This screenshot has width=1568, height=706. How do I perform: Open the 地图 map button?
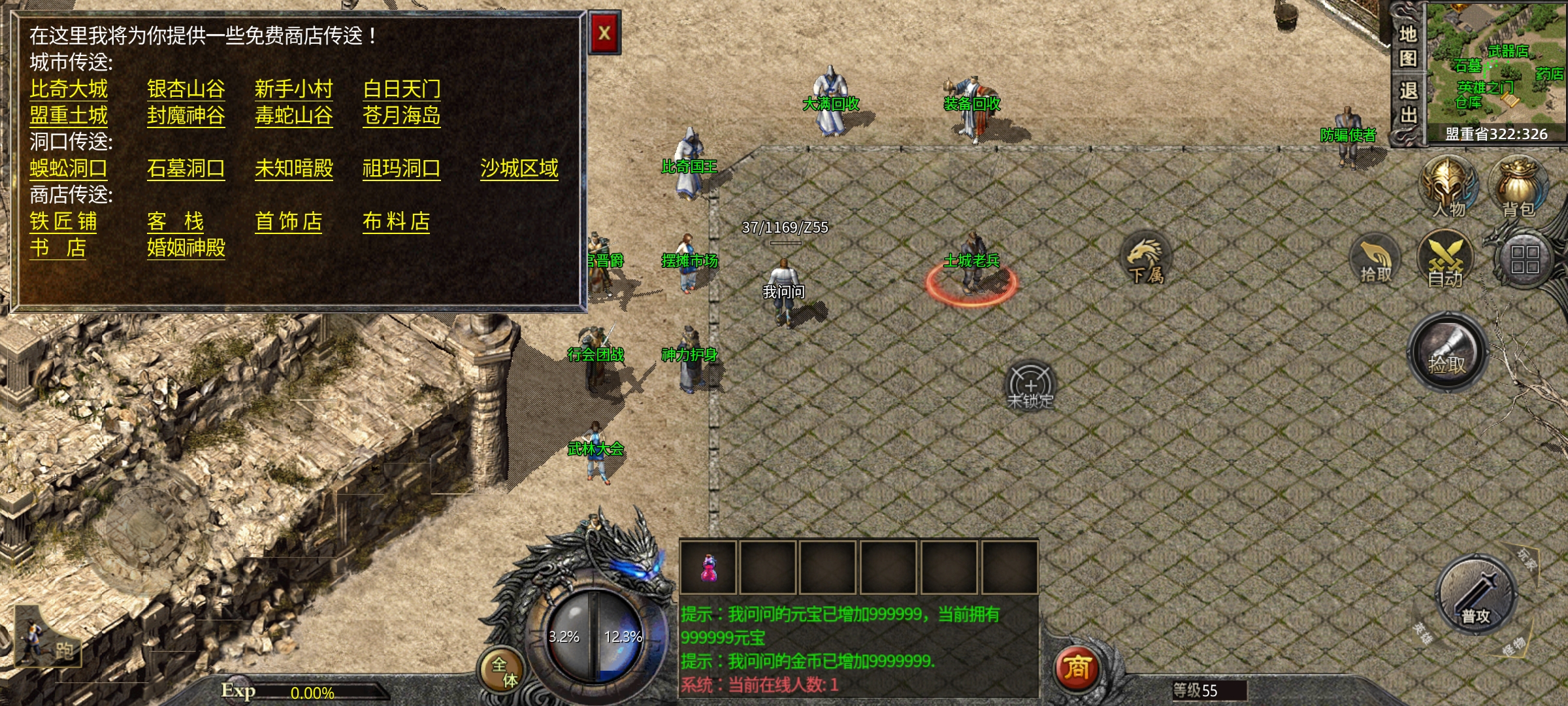[1408, 46]
